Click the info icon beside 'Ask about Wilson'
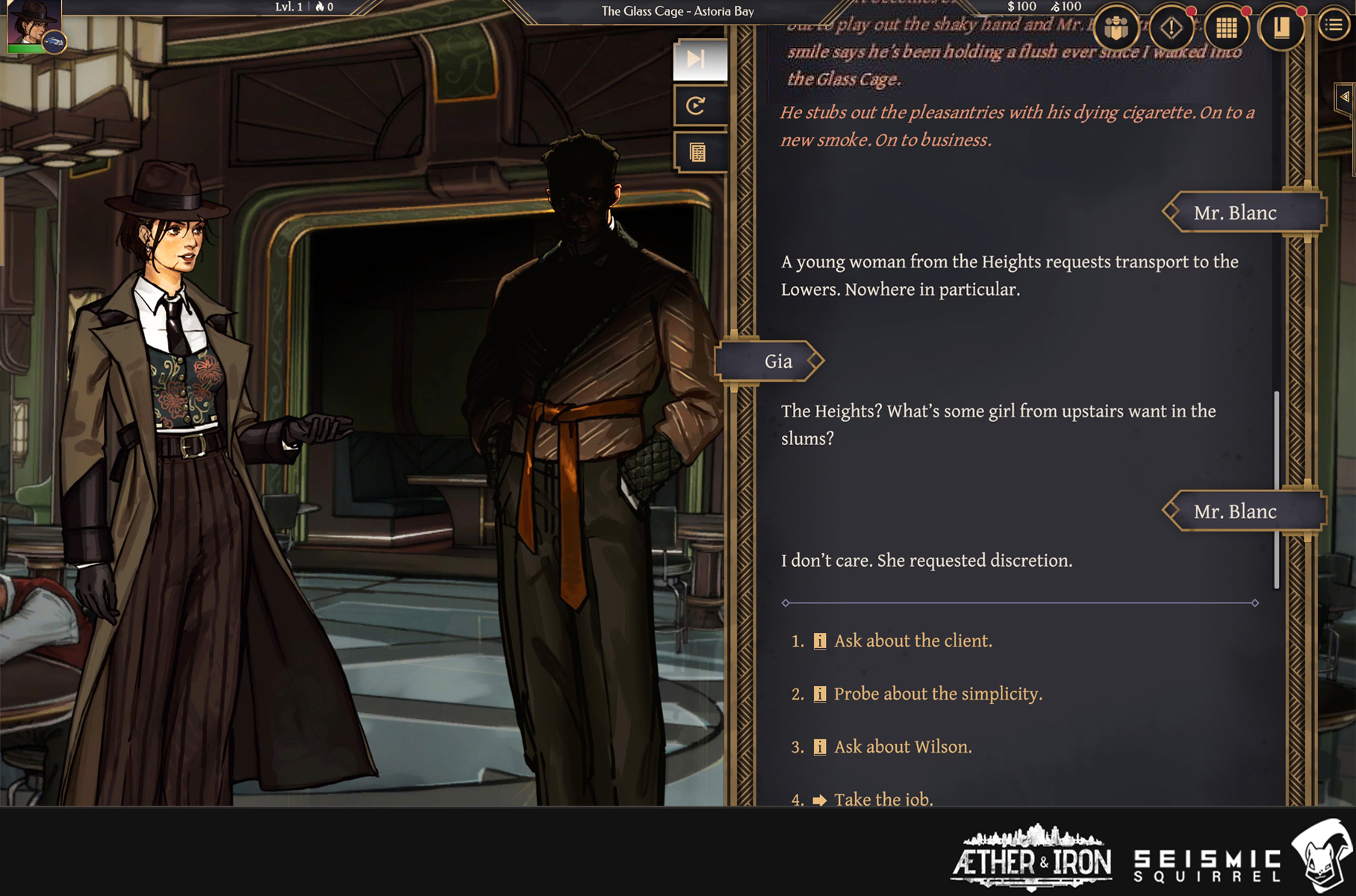 pos(819,746)
